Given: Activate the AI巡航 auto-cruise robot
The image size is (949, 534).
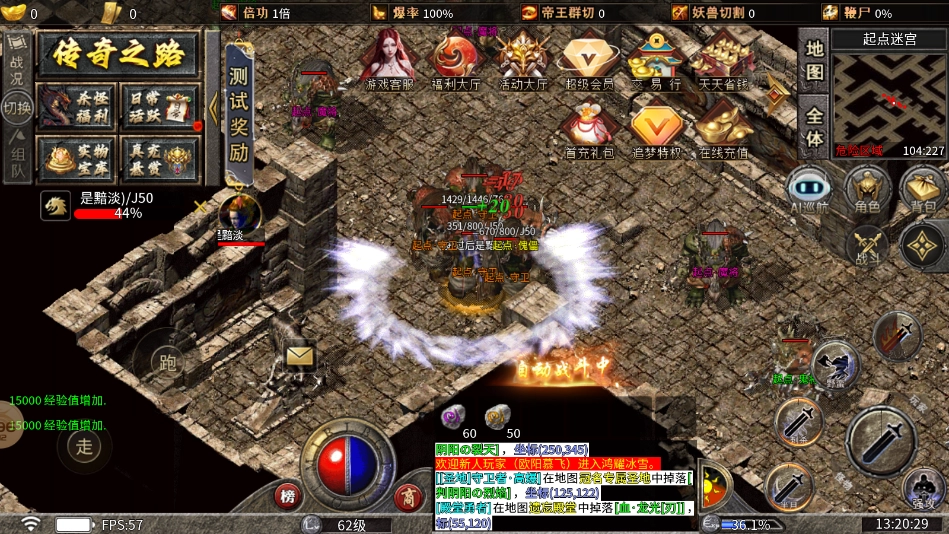Looking at the screenshot, I should (808, 188).
